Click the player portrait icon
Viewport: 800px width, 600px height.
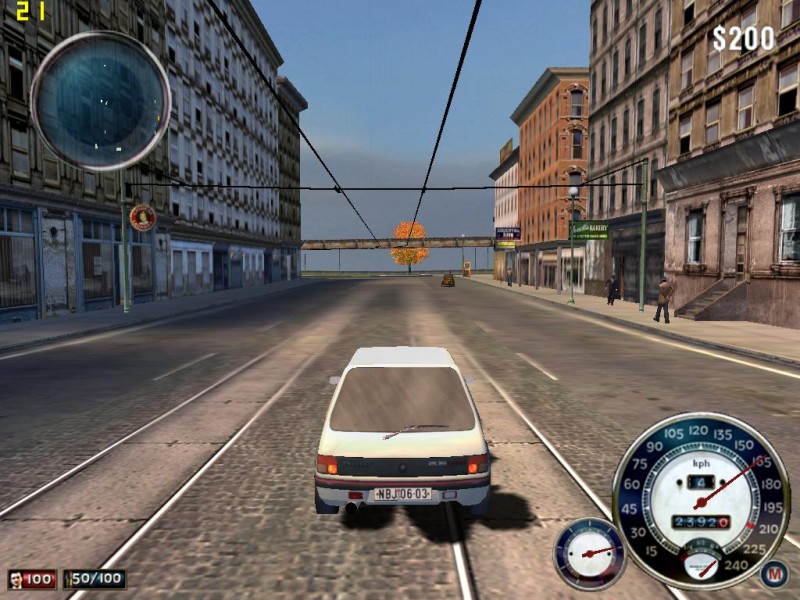coord(16,579)
